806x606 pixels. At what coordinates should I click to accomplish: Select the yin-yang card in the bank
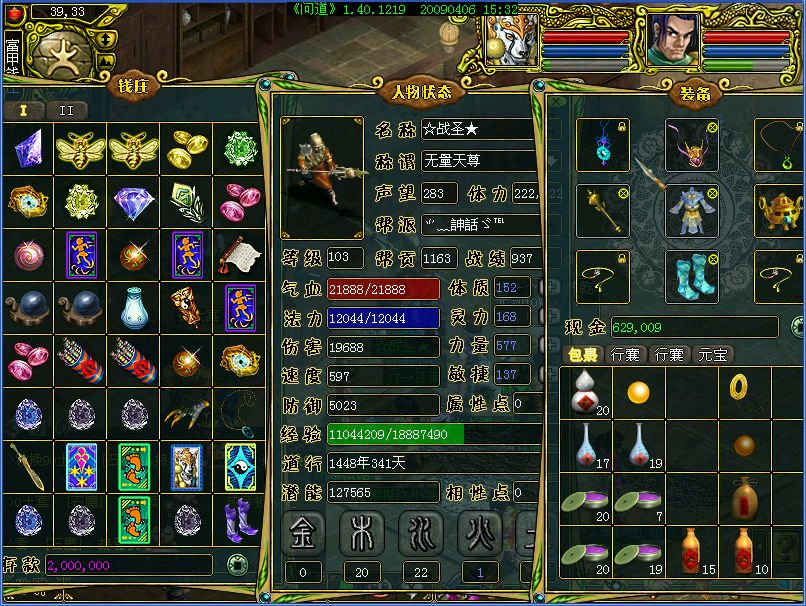point(239,464)
